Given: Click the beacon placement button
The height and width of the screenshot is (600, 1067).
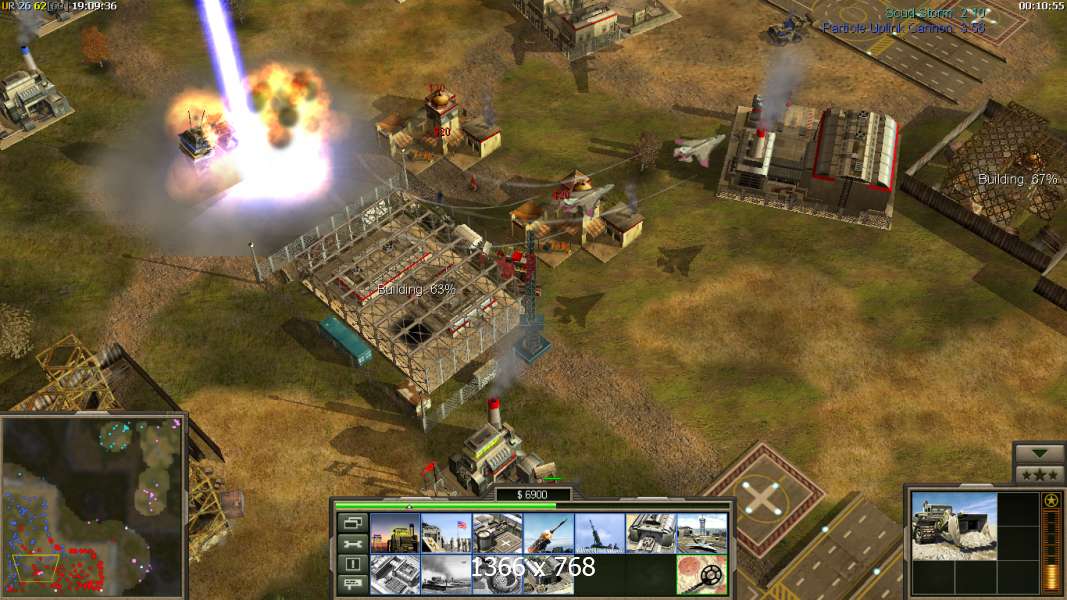Looking at the screenshot, I should tap(352, 564).
